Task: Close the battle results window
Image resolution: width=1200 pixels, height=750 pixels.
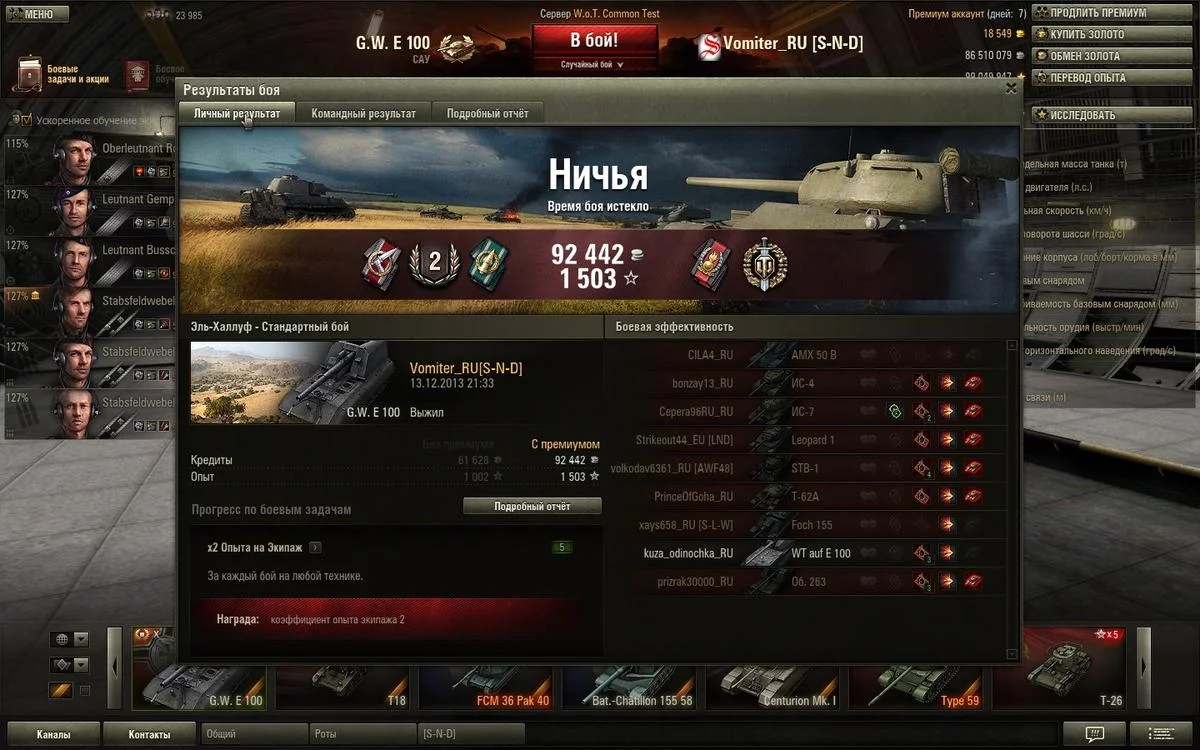Action: pyautogui.click(x=1011, y=89)
